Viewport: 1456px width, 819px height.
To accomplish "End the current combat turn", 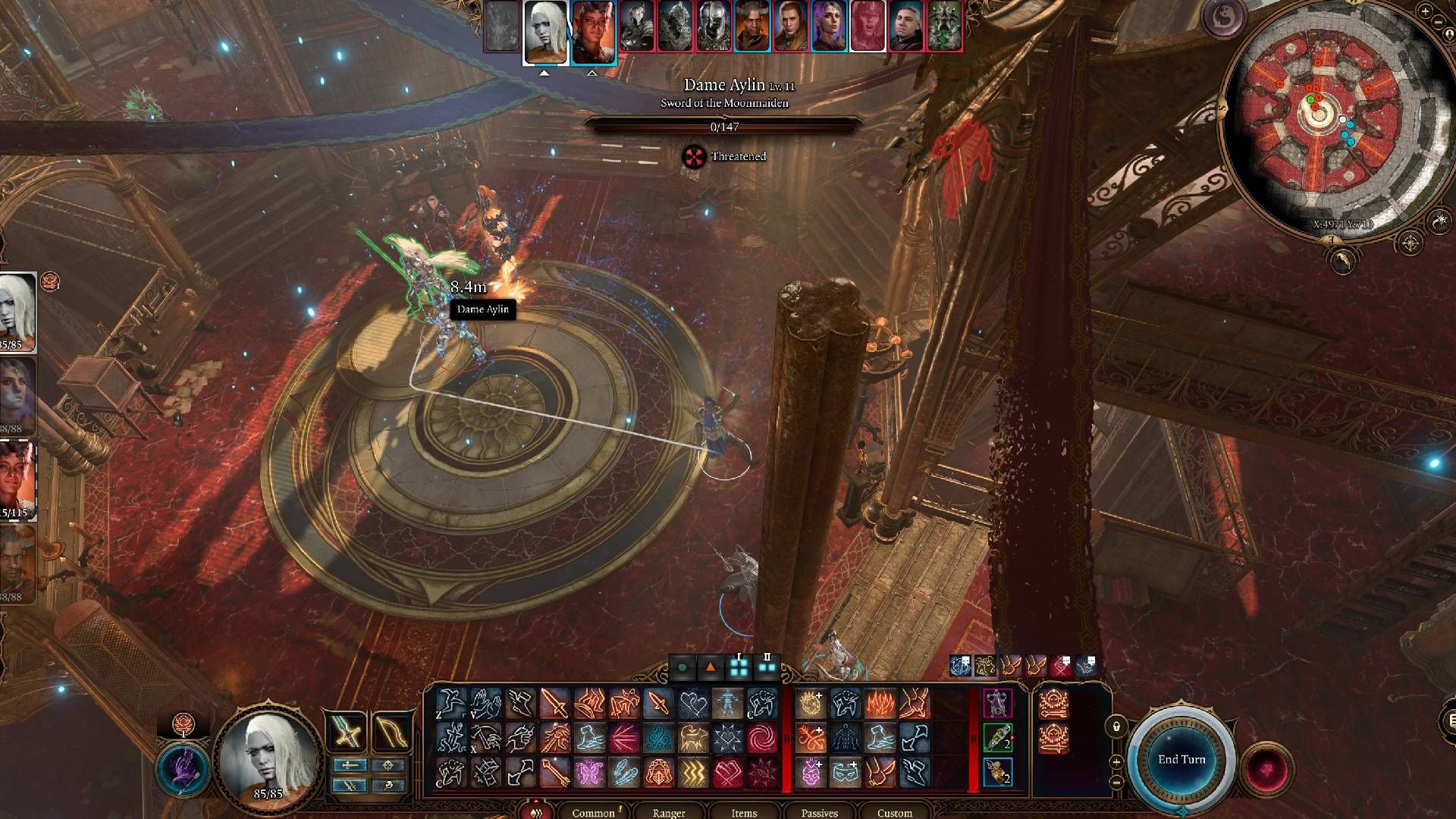I will tap(1181, 759).
